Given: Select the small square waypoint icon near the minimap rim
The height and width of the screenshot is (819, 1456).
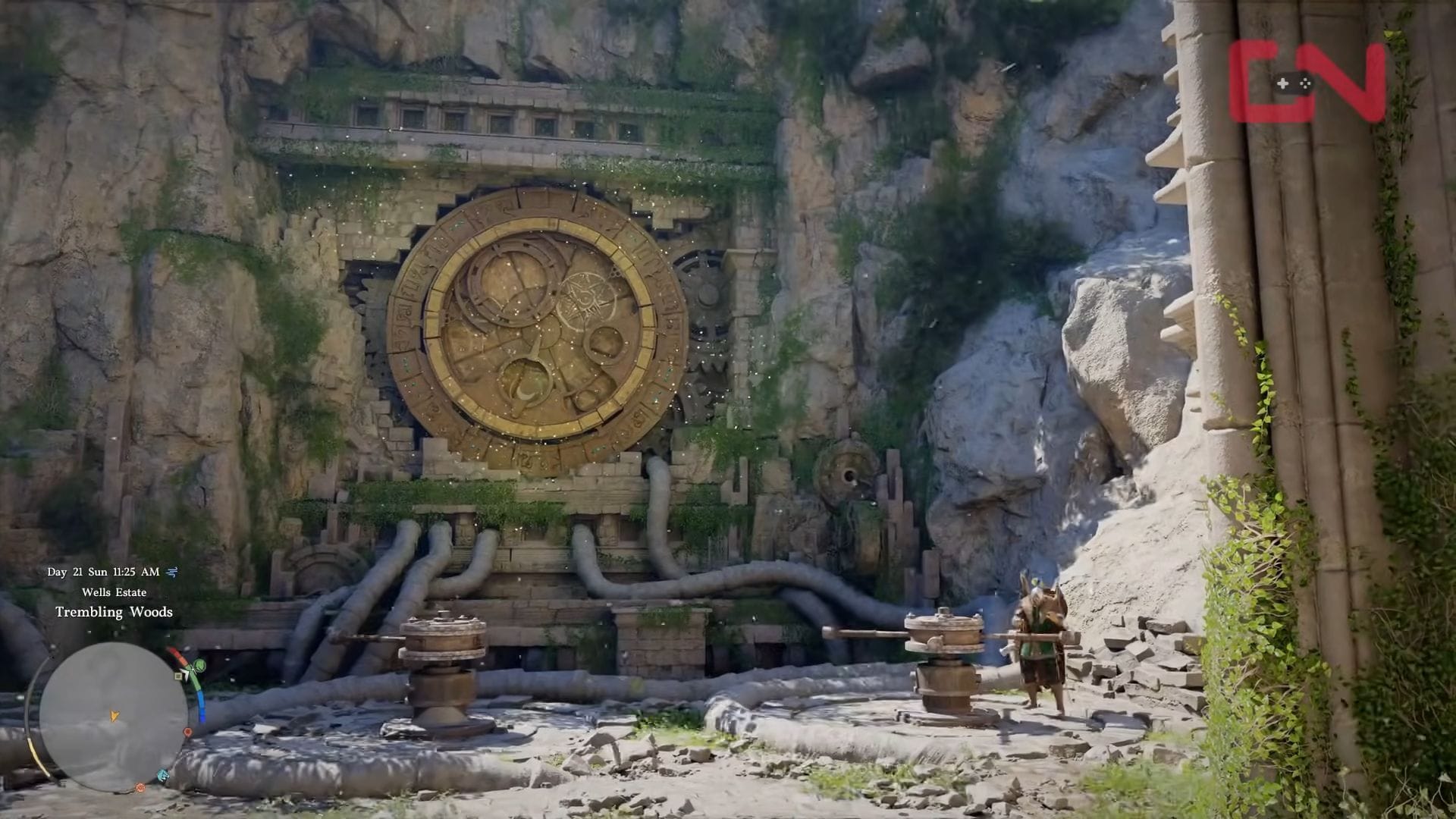Looking at the screenshot, I should point(178,676).
